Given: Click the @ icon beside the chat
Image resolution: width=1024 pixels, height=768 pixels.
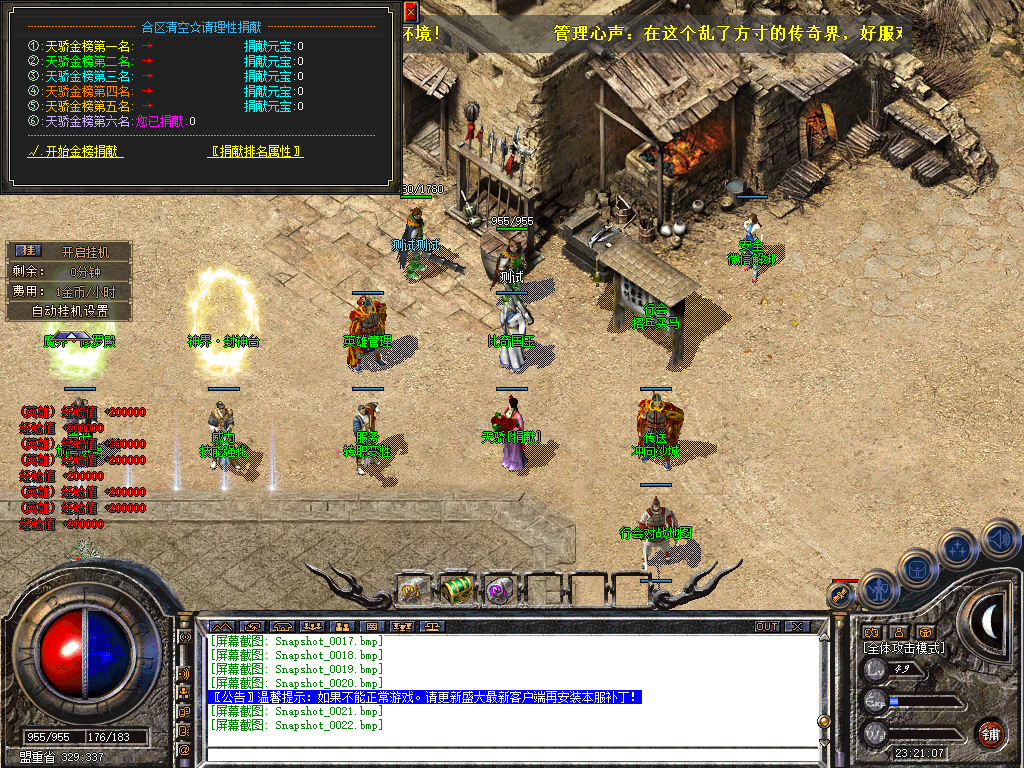Looking at the screenshot, I should (x=185, y=749).
